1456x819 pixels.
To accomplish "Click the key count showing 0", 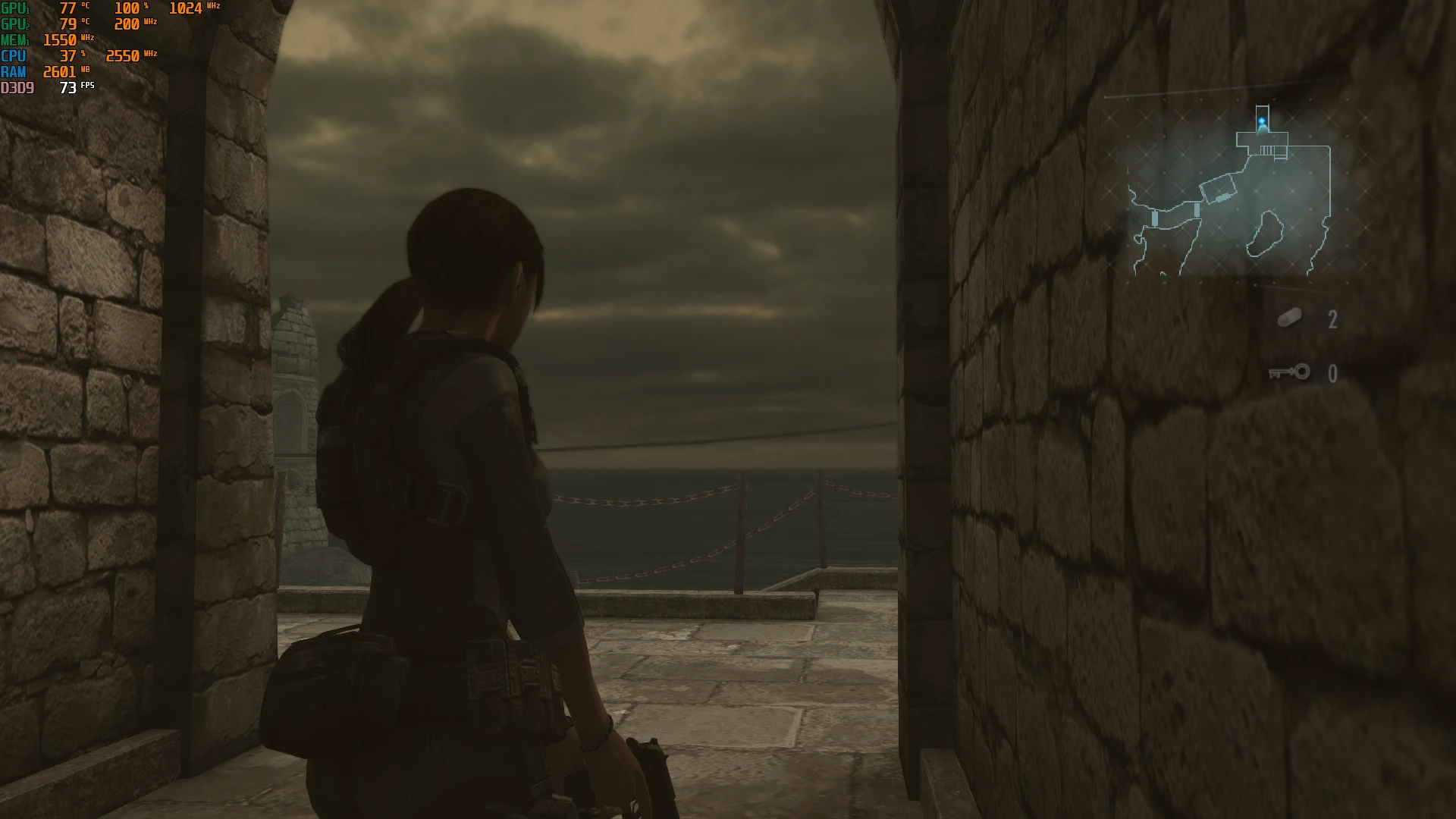I will pos(1333,372).
